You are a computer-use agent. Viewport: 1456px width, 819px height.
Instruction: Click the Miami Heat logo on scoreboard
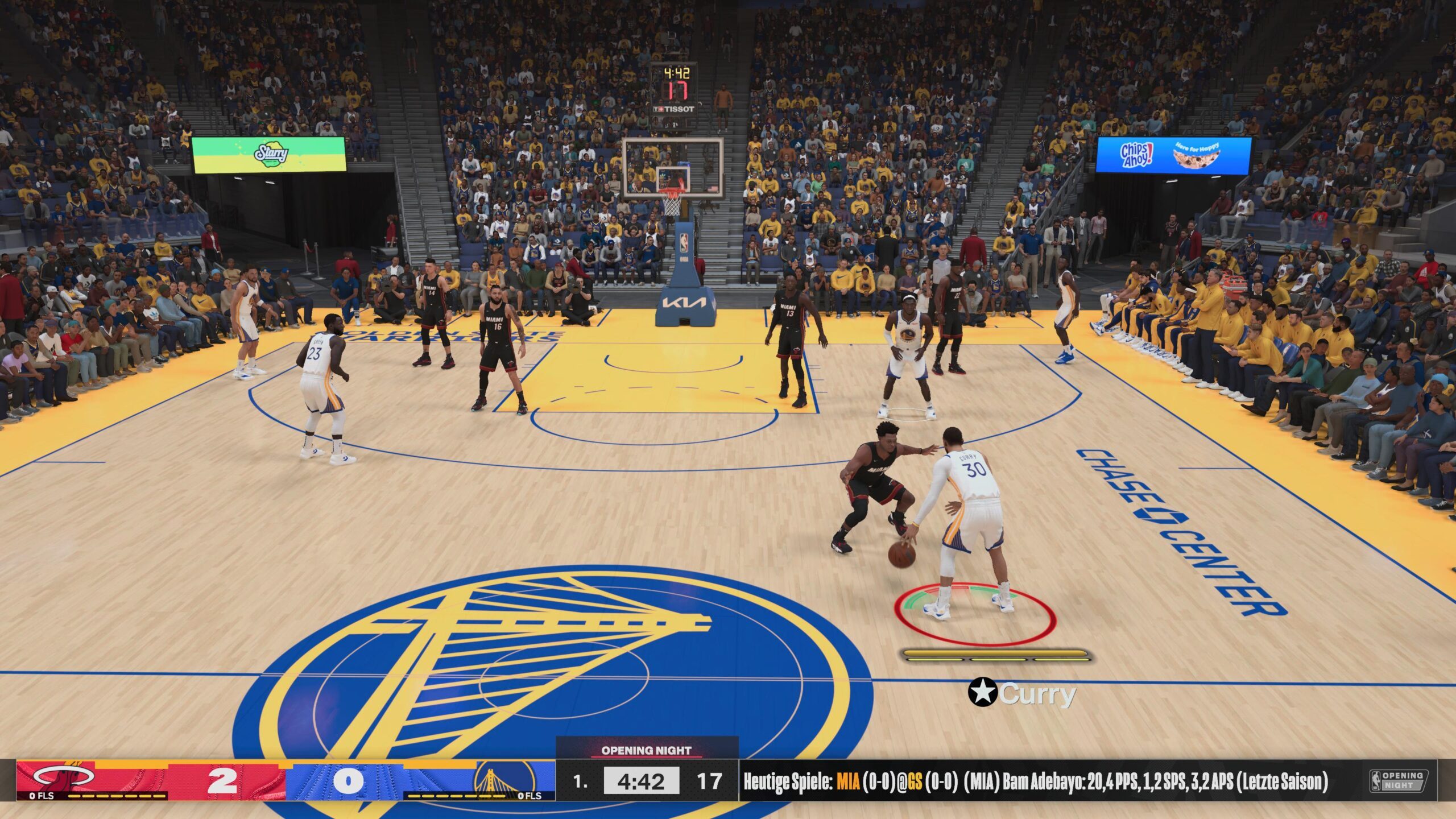pos(64,776)
